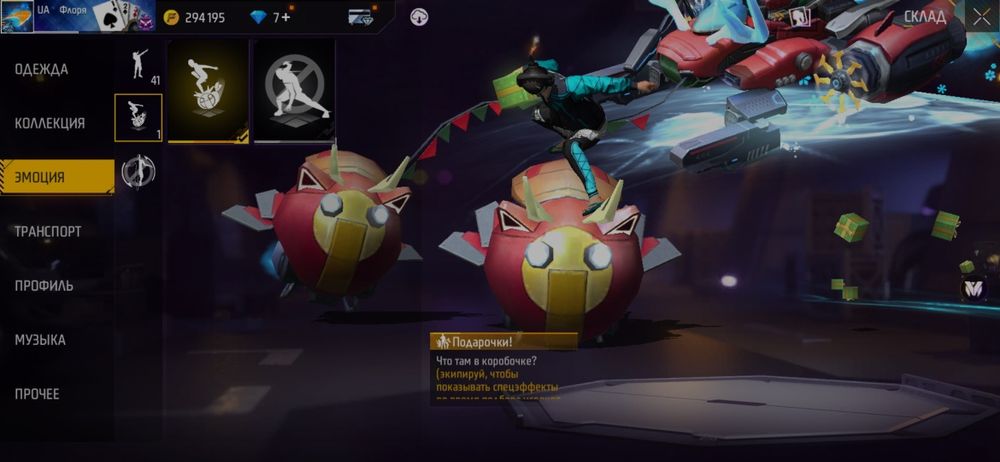Select the highlighted emote subcategory with count 1
The height and width of the screenshot is (462, 1000).
click(139, 118)
